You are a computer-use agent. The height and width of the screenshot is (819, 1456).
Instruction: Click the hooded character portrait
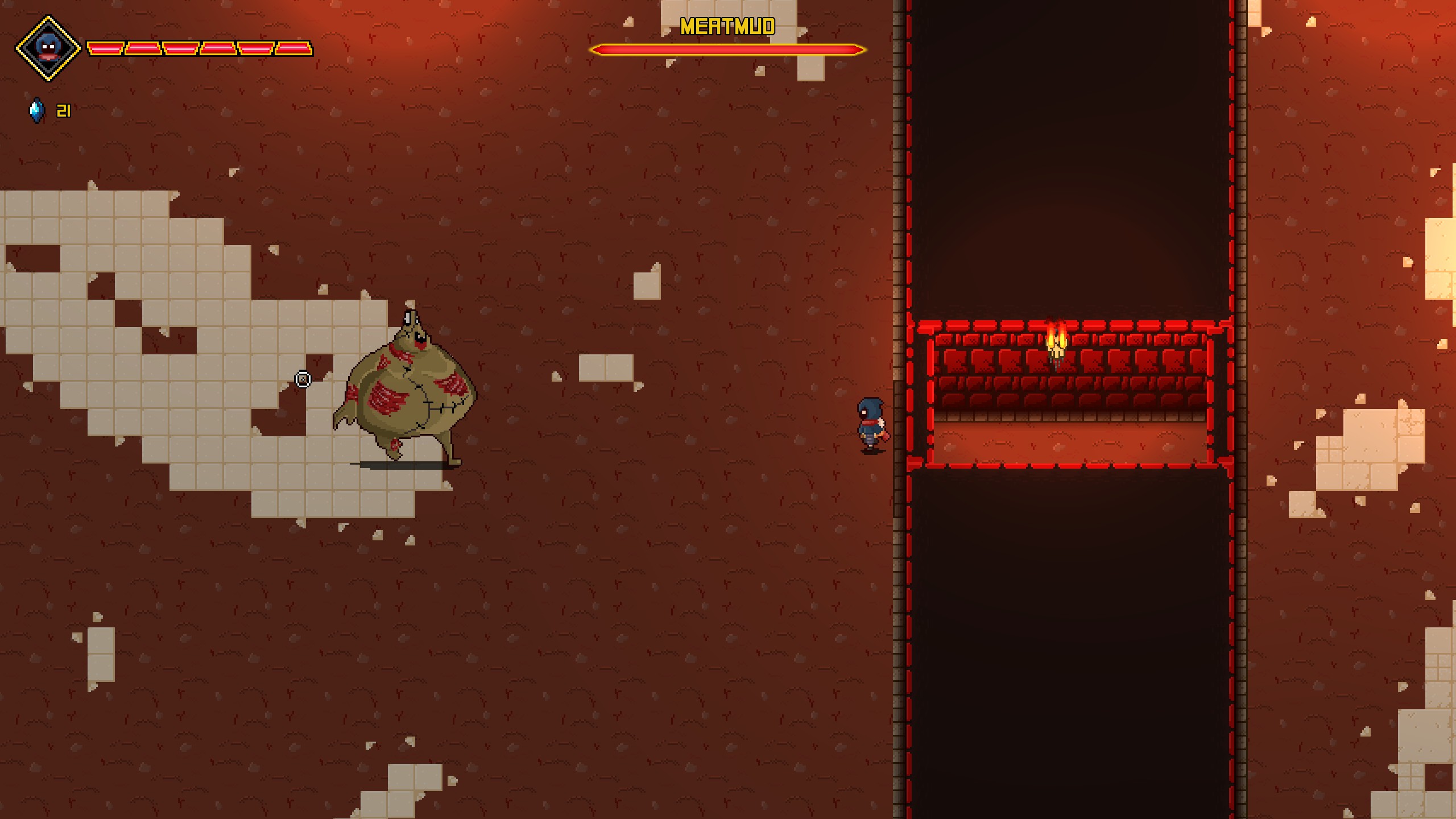(x=48, y=48)
